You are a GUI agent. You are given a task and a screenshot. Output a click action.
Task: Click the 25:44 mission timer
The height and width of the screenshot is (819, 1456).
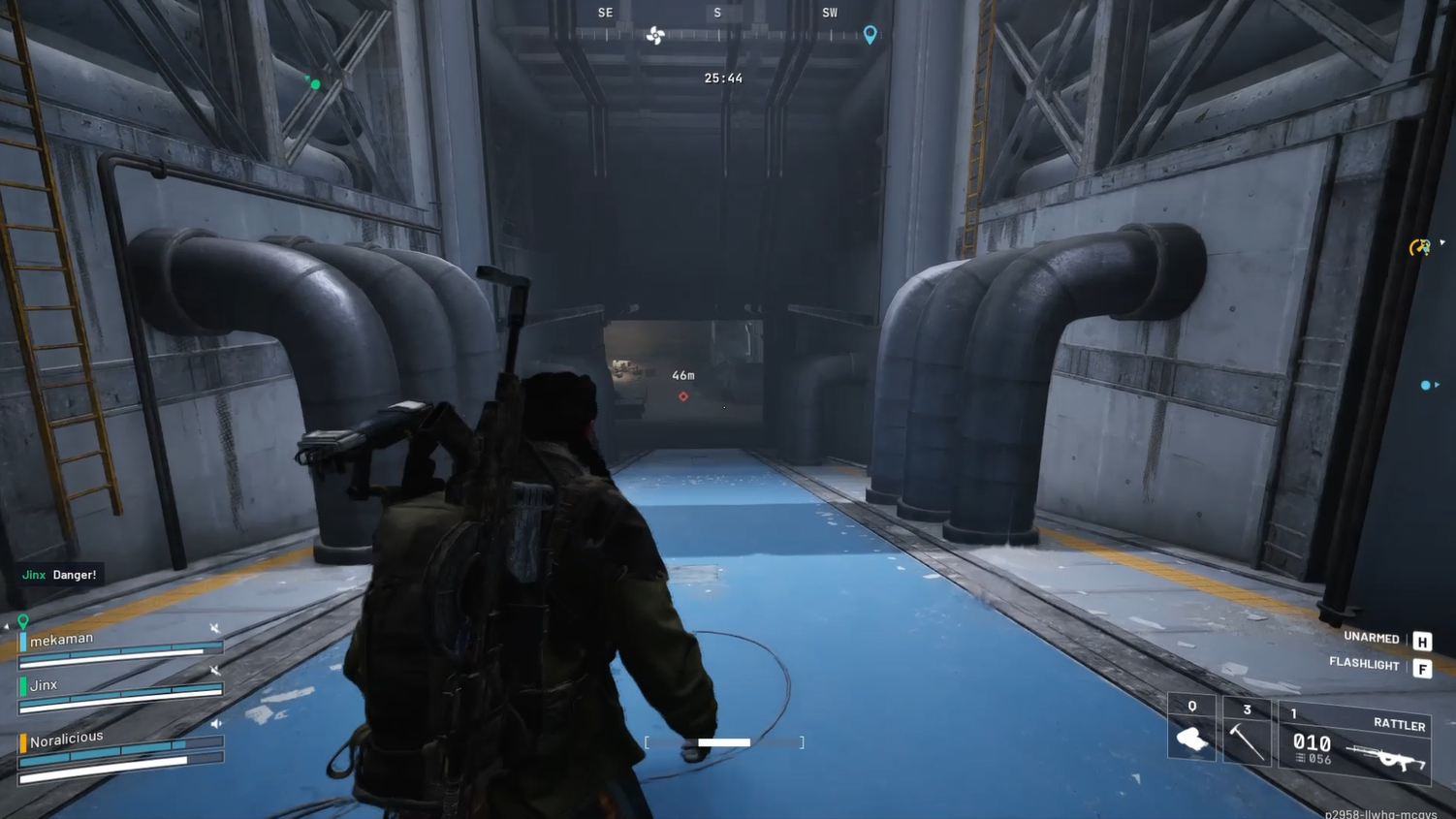coord(722,78)
